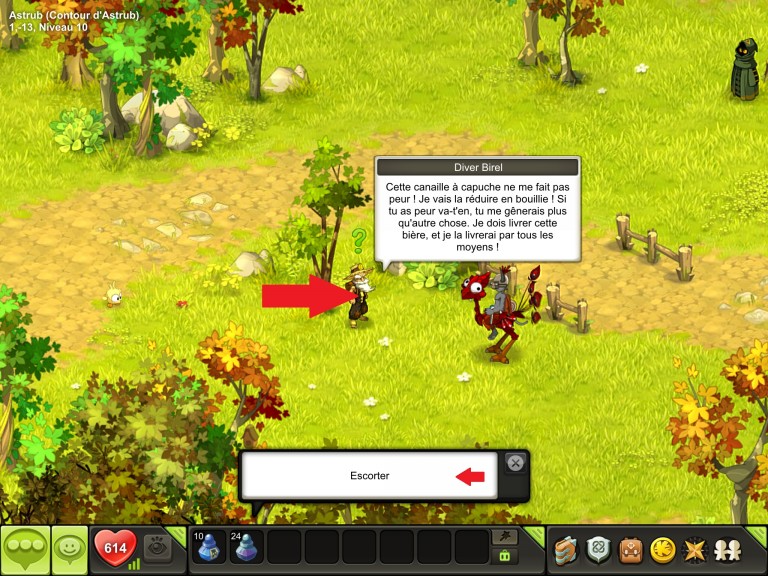Click the green padlock icon
The width and height of the screenshot is (768, 576).
click(505, 556)
